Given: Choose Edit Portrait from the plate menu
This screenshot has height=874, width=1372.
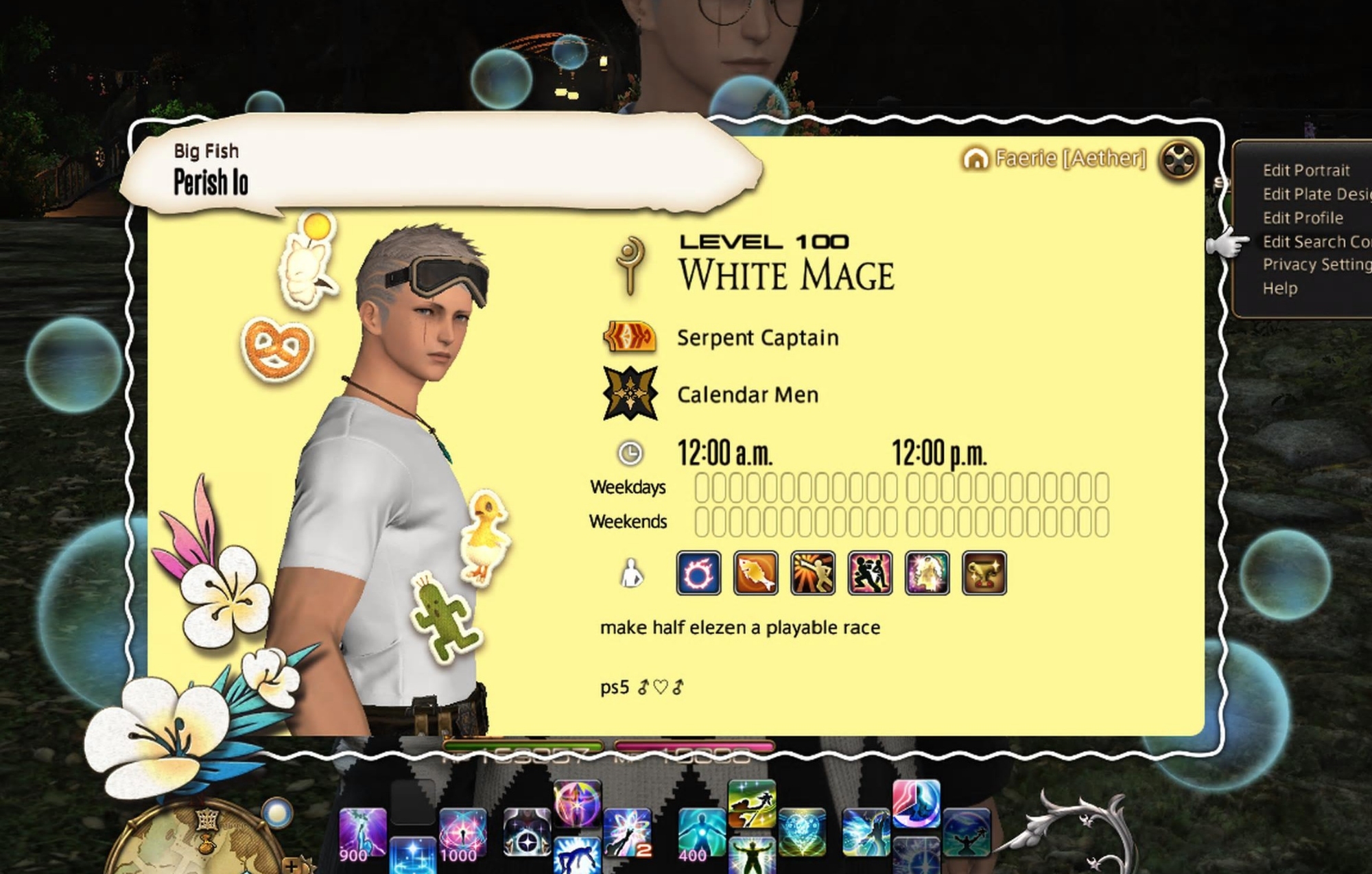Looking at the screenshot, I should coord(1305,170).
